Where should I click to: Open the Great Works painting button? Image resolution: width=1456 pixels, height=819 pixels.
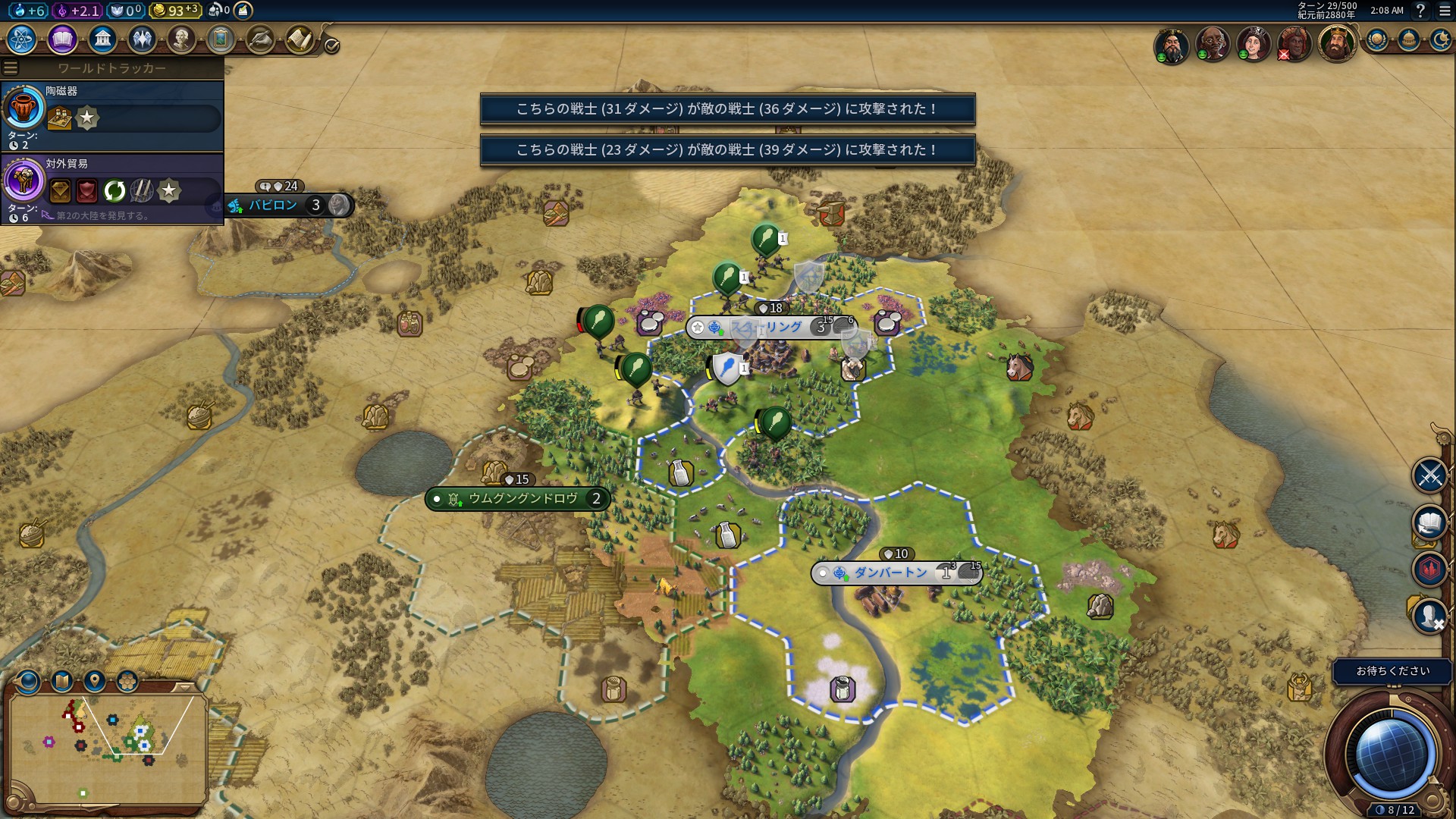point(221,39)
